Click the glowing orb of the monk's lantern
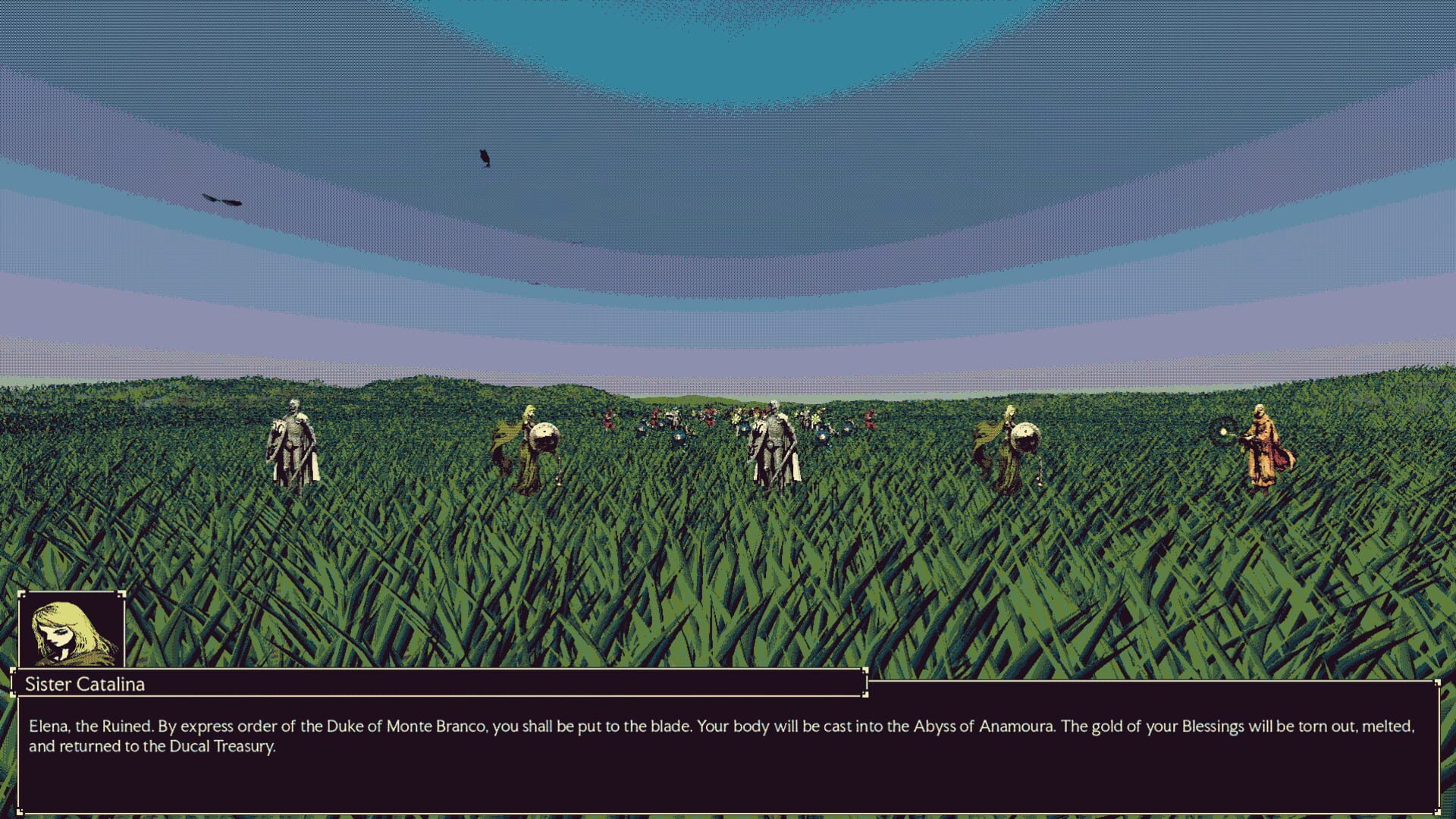The width and height of the screenshot is (1456, 819). point(1223,431)
